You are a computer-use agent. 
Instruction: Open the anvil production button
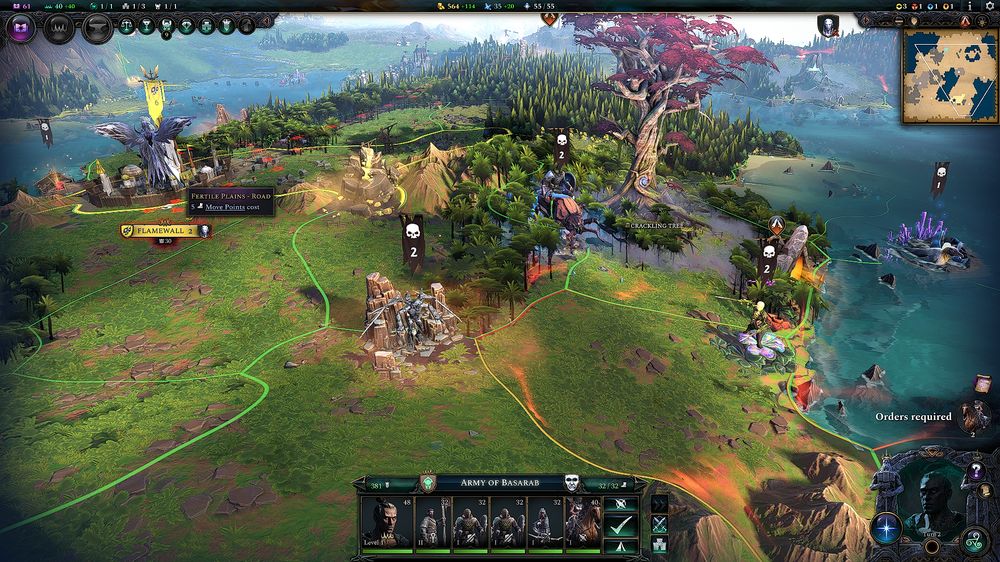(x=95, y=28)
